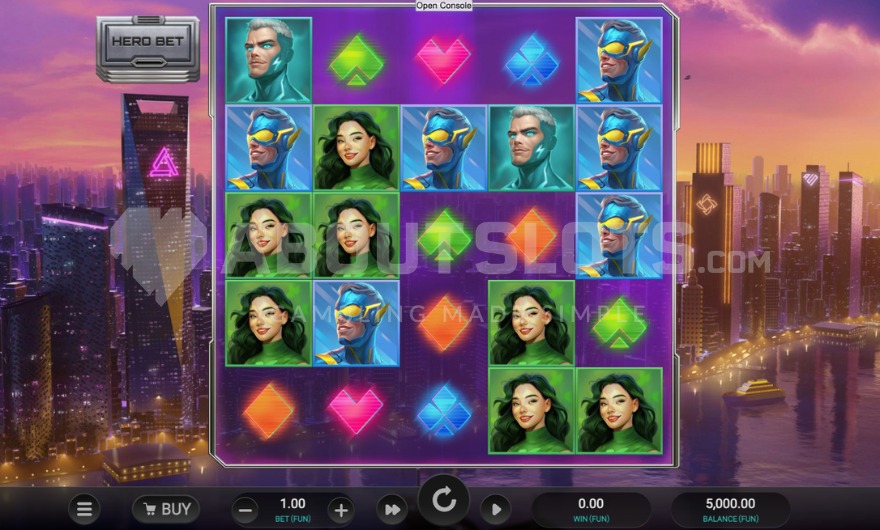Open the Hero Bet panel
The height and width of the screenshot is (530, 880).
click(147, 46)
